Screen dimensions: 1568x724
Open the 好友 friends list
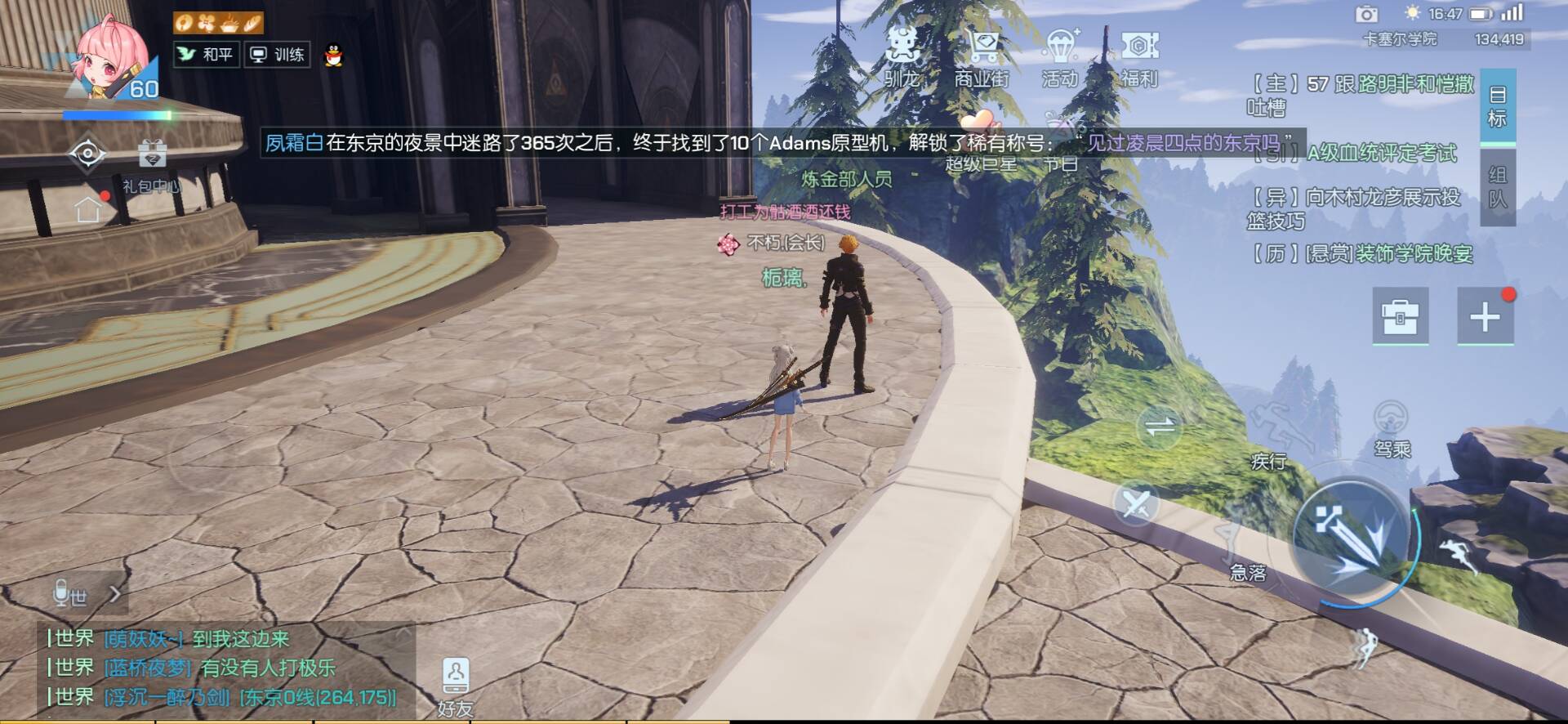pos(455,686)
